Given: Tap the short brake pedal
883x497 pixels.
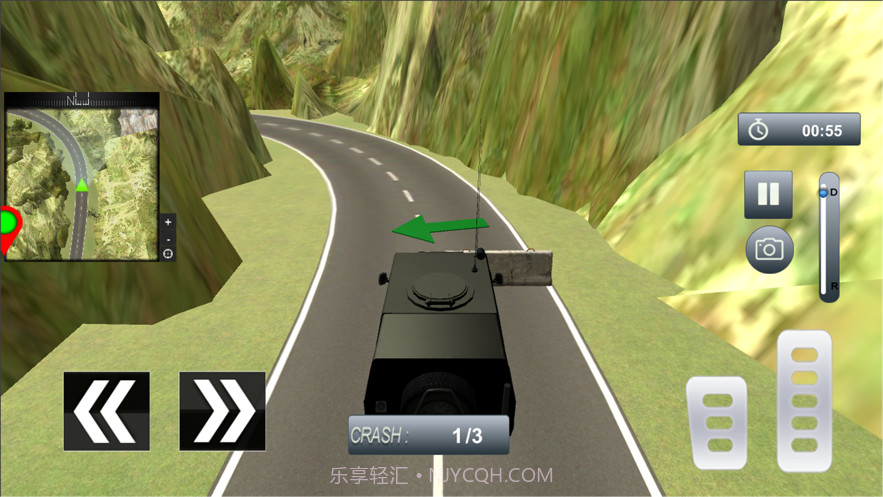Looking at the screenshot, I should (716, 422).
